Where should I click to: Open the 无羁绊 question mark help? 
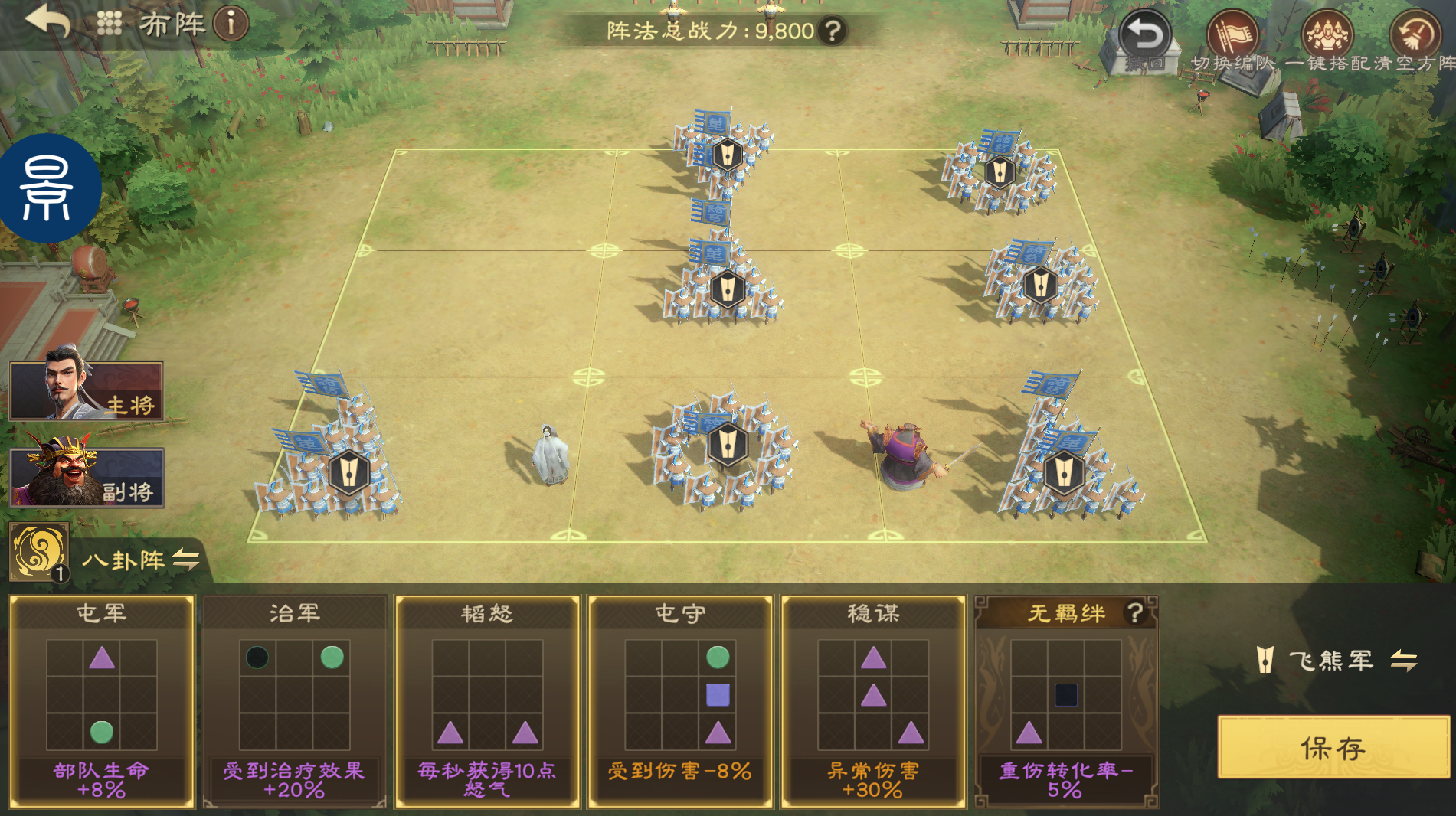tap(1134, 613)
